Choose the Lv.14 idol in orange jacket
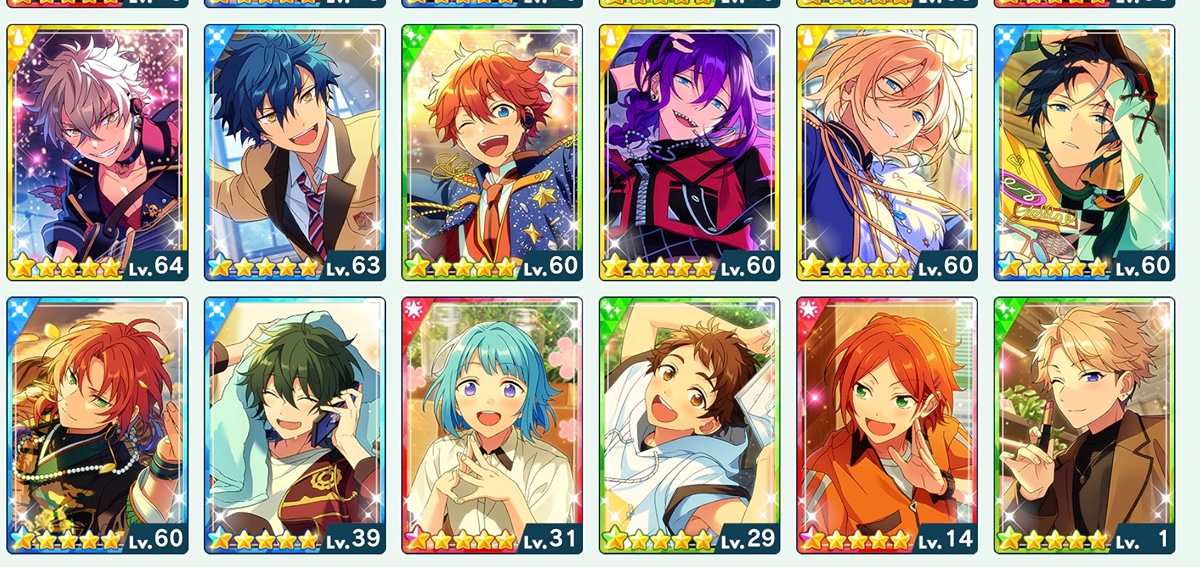 tap(886, 424)
